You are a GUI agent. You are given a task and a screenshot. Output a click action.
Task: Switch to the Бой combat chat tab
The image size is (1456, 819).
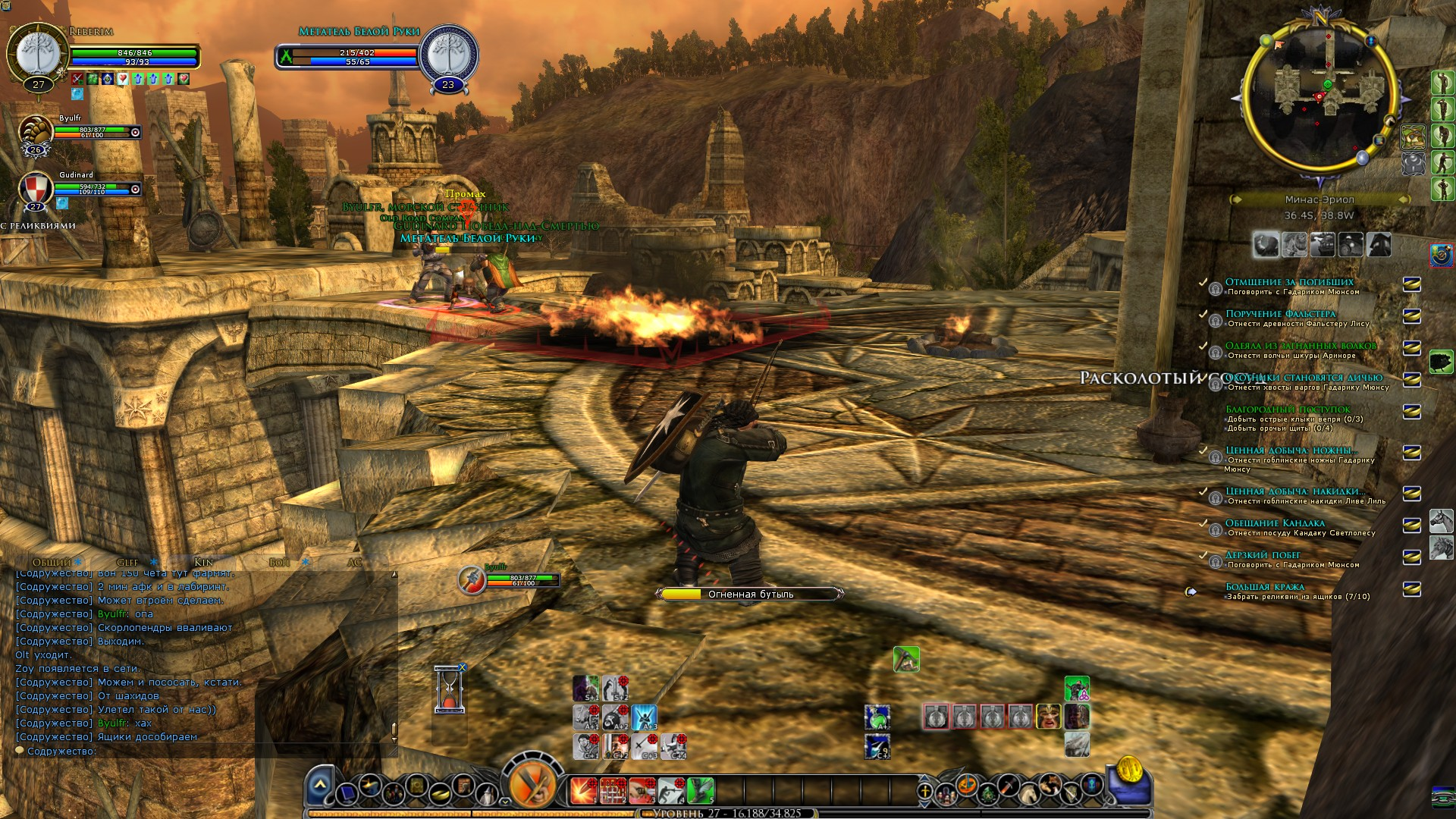click(x=279, y=562)
